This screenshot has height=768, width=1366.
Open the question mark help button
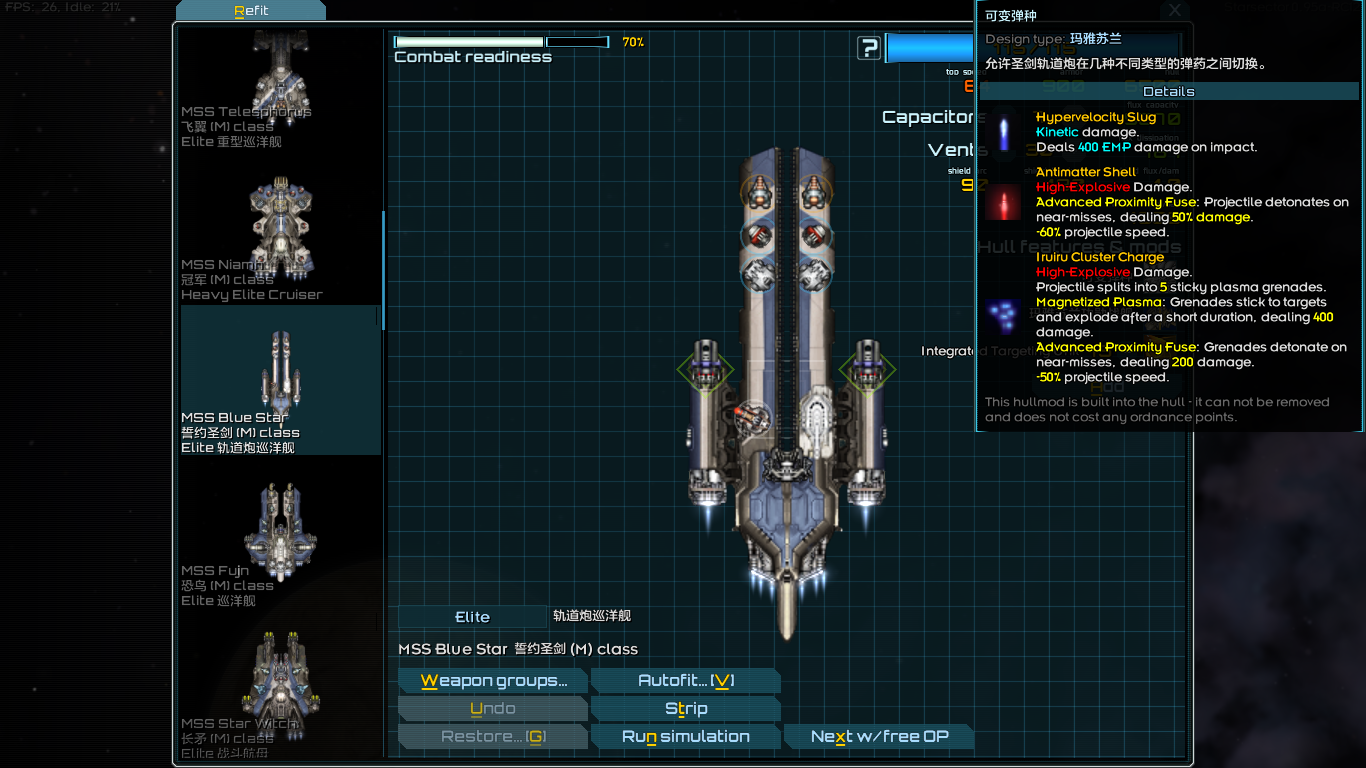tap(869, 48)
